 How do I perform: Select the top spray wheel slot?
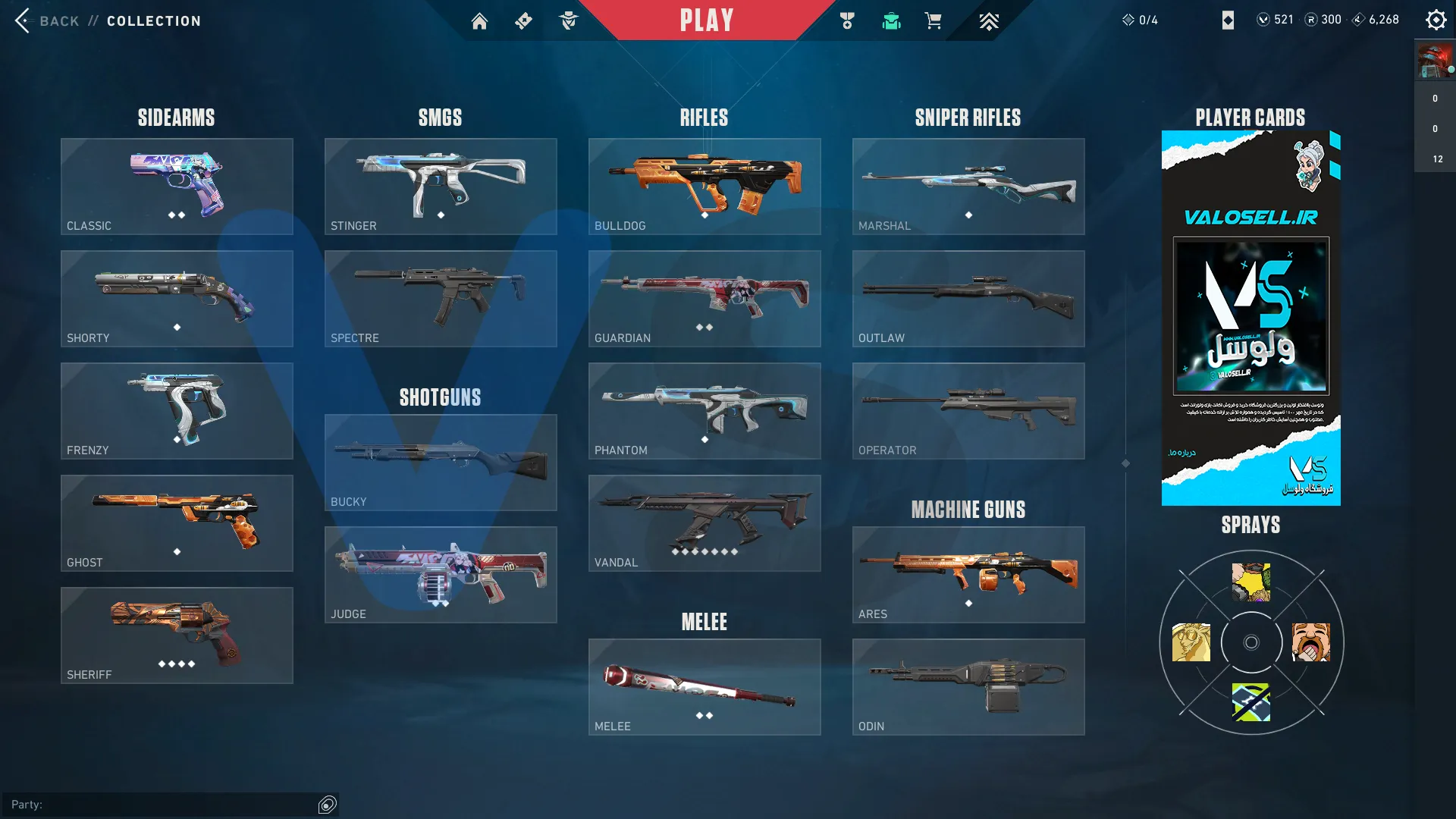pyautogui.click(x=1251, y=582)
